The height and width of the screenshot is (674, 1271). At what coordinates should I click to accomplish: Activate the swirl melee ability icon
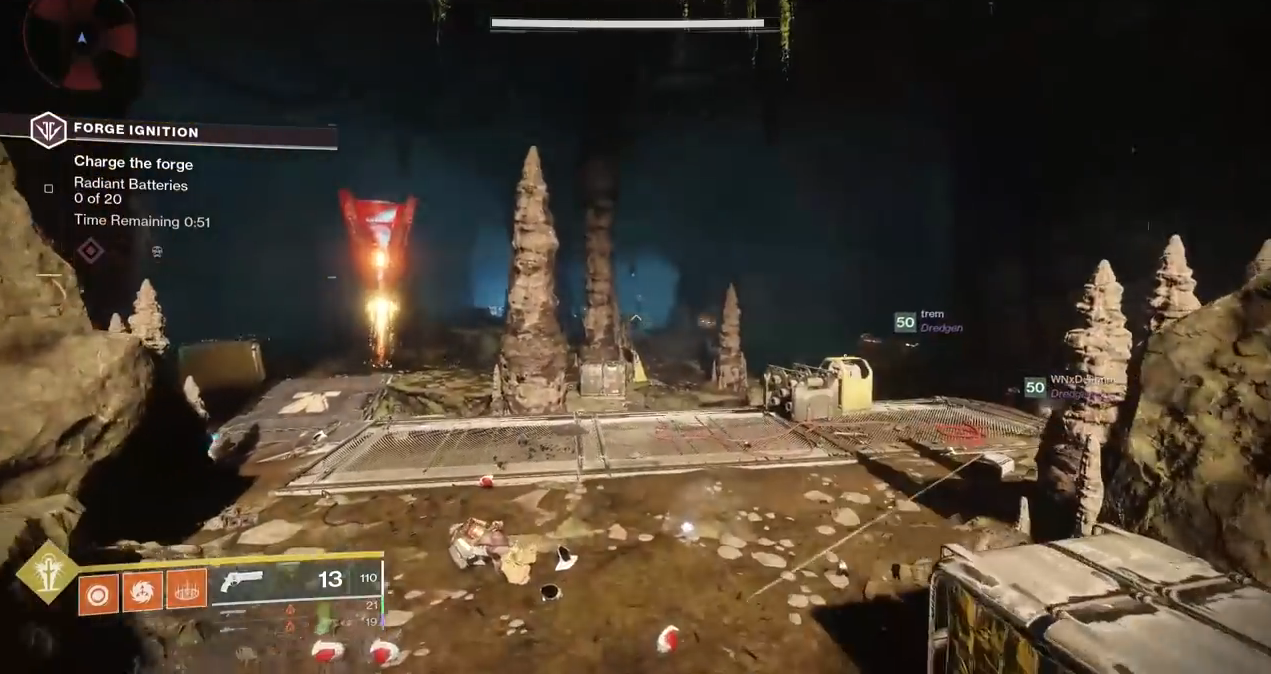(142, 590)
